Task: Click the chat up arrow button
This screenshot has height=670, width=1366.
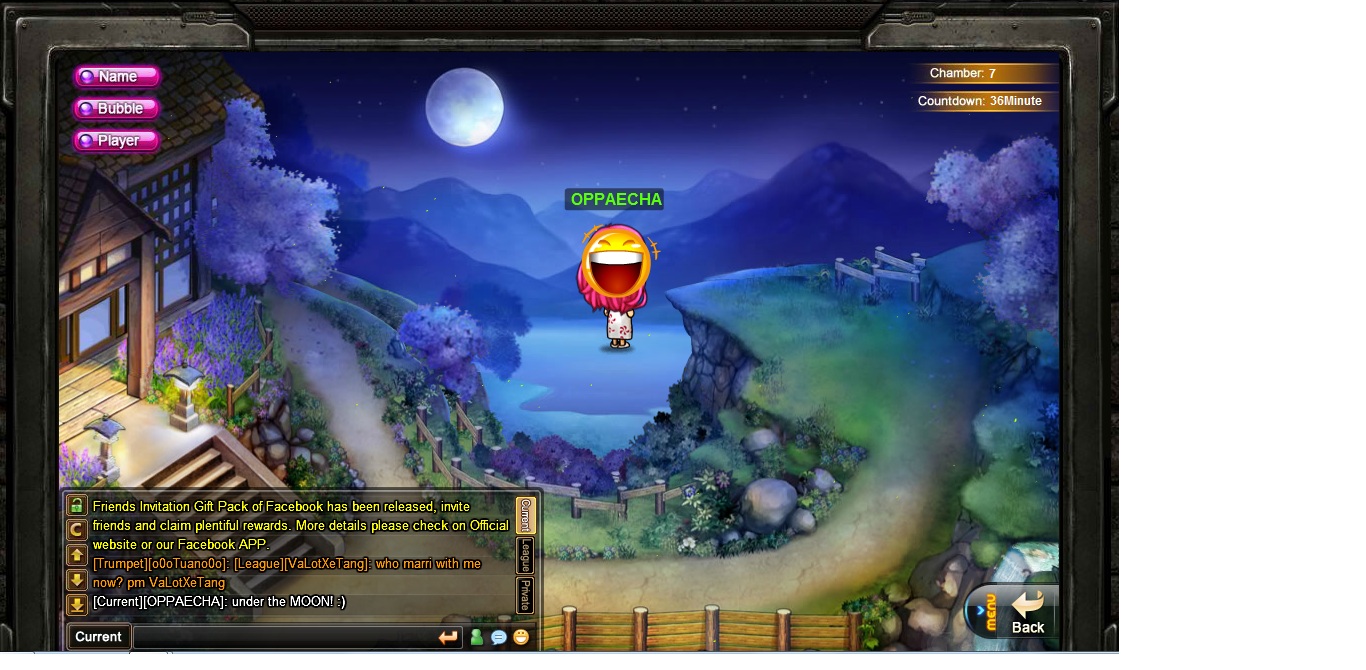Action: (x=77, y=555)
